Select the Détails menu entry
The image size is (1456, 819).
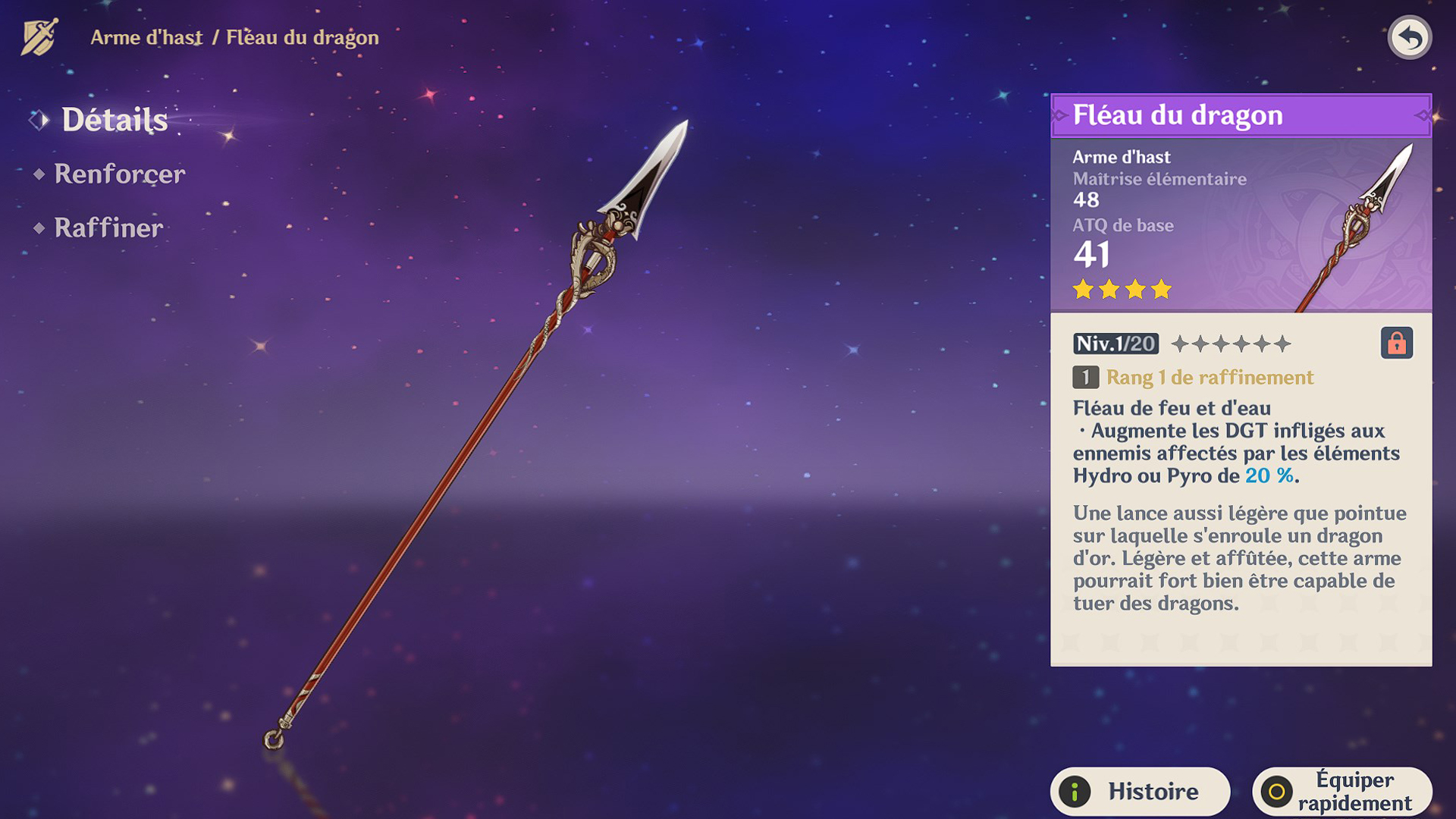point(114,119)
